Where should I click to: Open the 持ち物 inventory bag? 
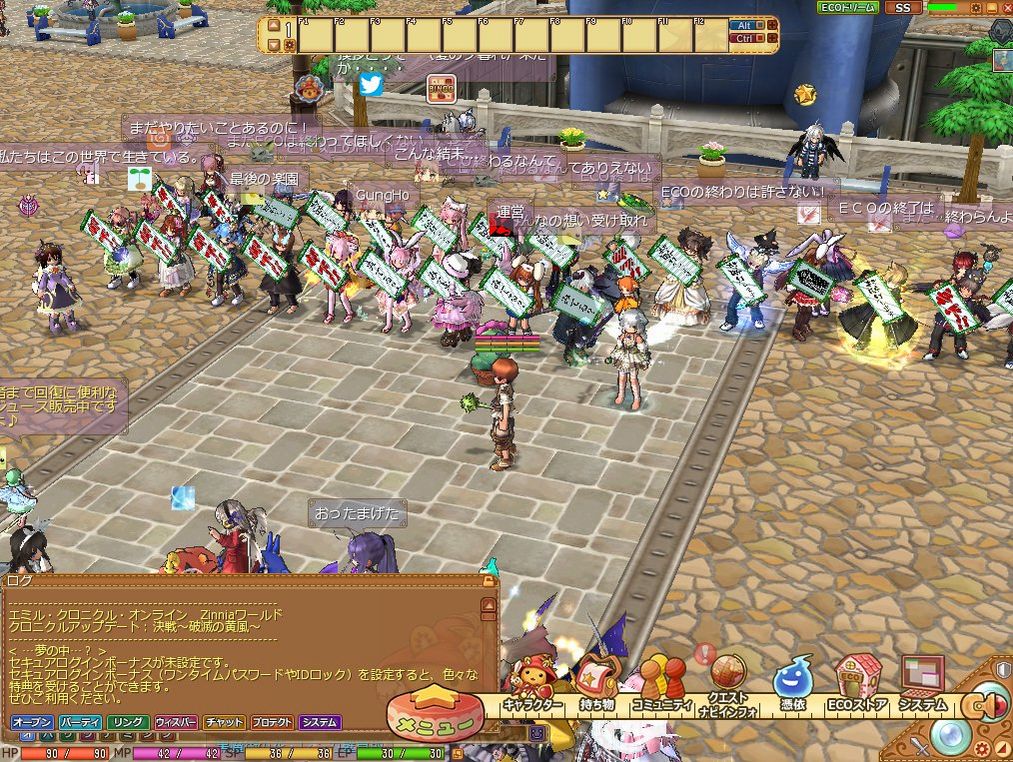[x=596, y=687]
